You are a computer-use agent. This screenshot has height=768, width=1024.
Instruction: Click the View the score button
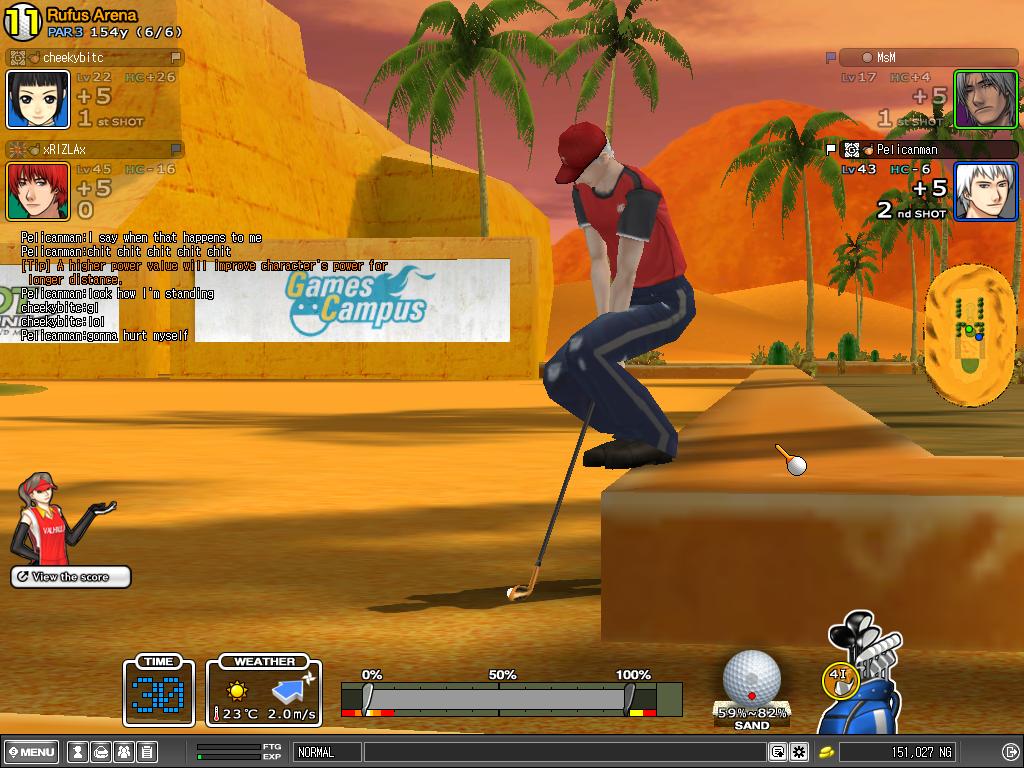(71, 577)
